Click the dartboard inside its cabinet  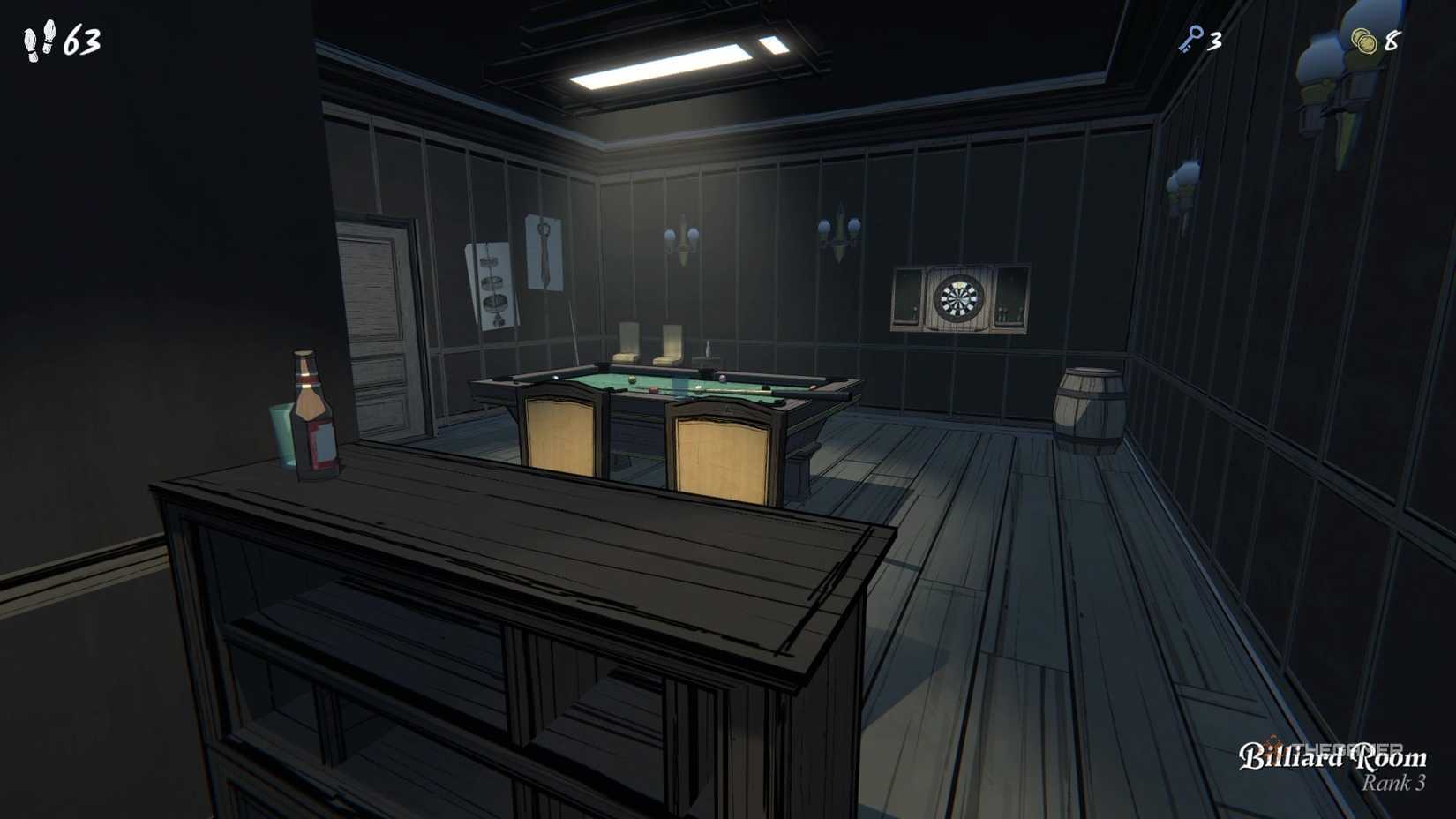pyautogui.click(x=958, y=298)
